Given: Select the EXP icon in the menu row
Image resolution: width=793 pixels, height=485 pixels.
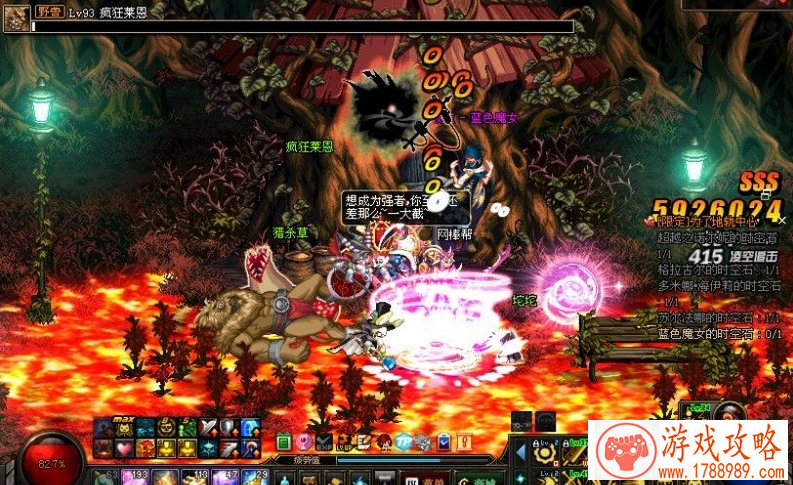Looking at the screenshot, I should 323,442.
